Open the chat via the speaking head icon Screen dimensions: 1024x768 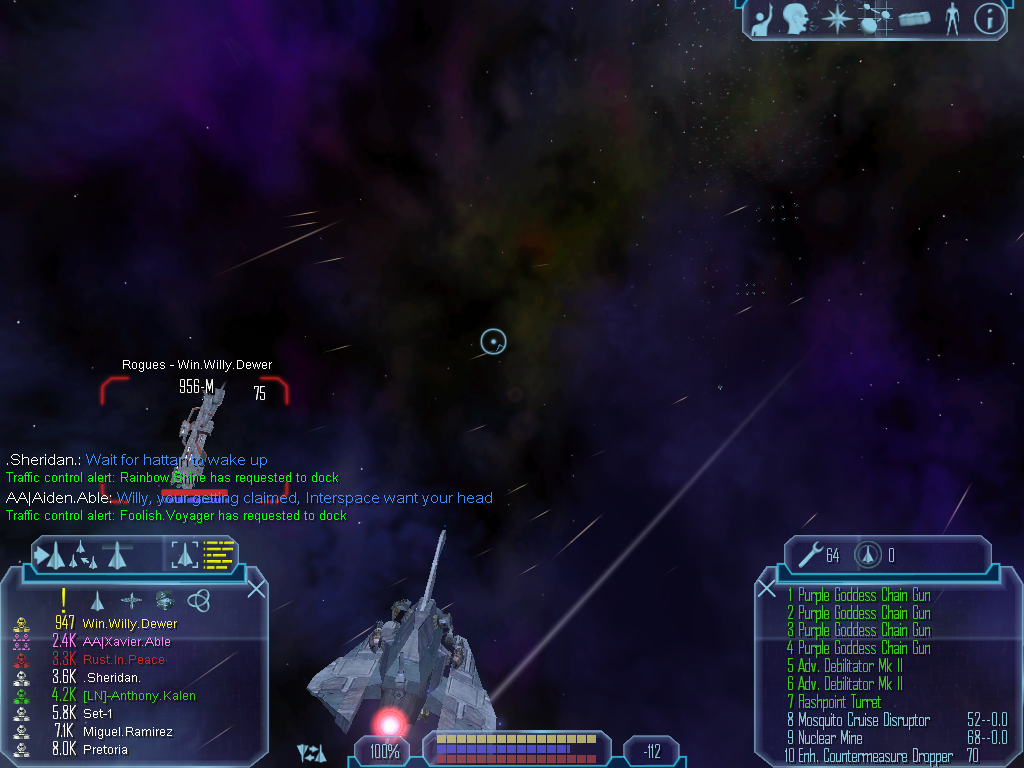(x=796, y=17)
